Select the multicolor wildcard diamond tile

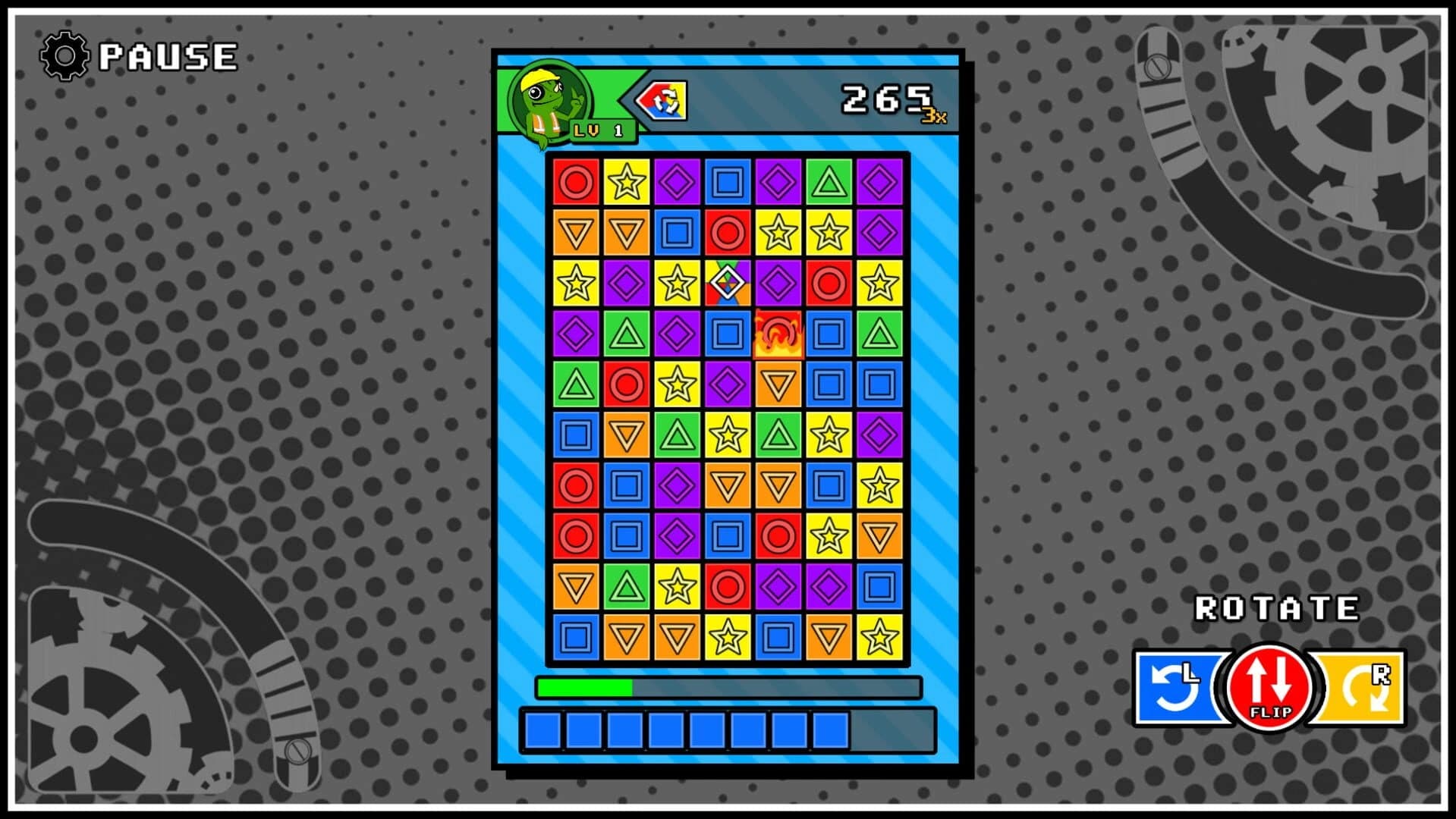(x=728, y=284)
